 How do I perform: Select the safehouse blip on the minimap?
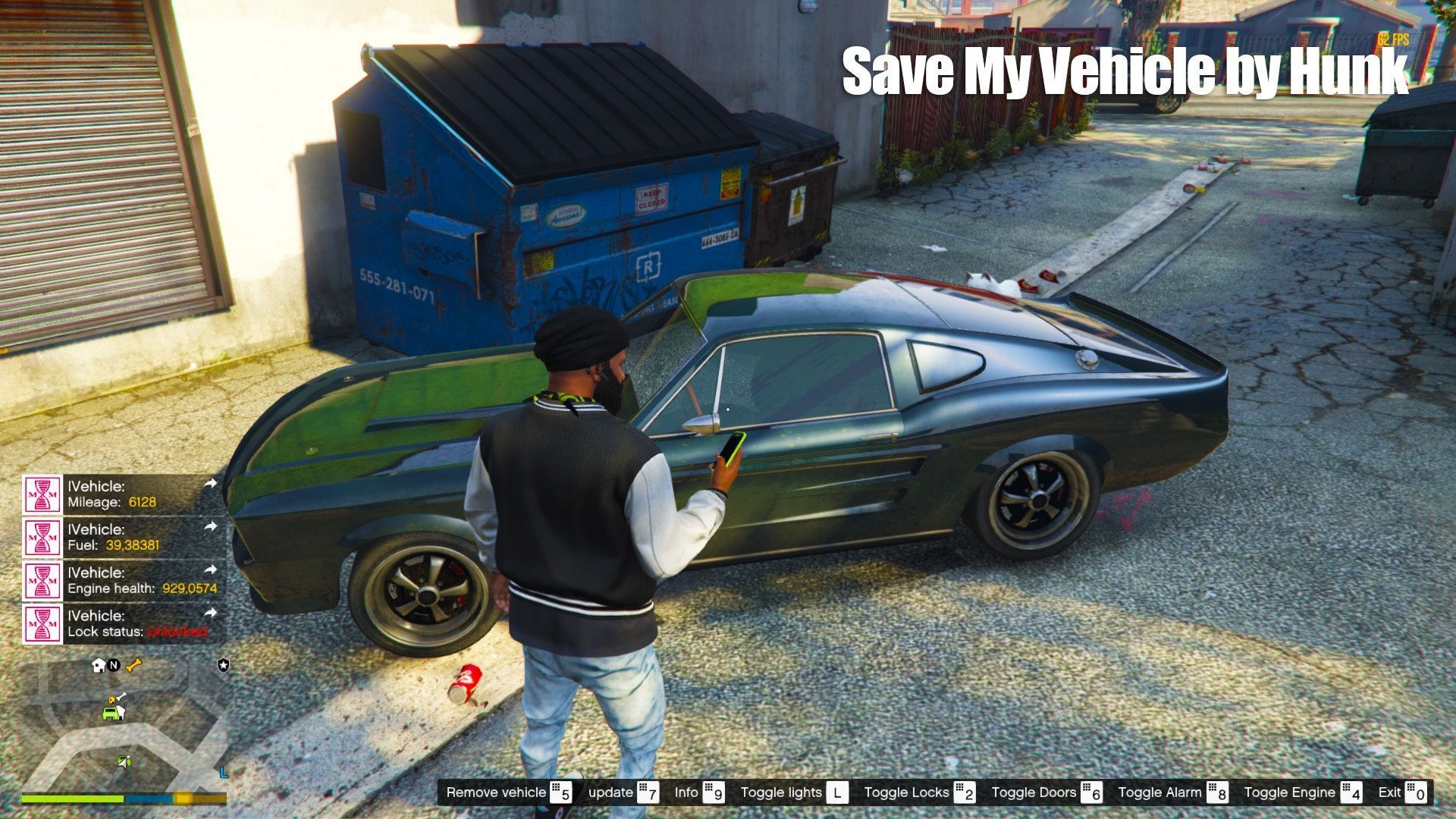tap(99, 666)
